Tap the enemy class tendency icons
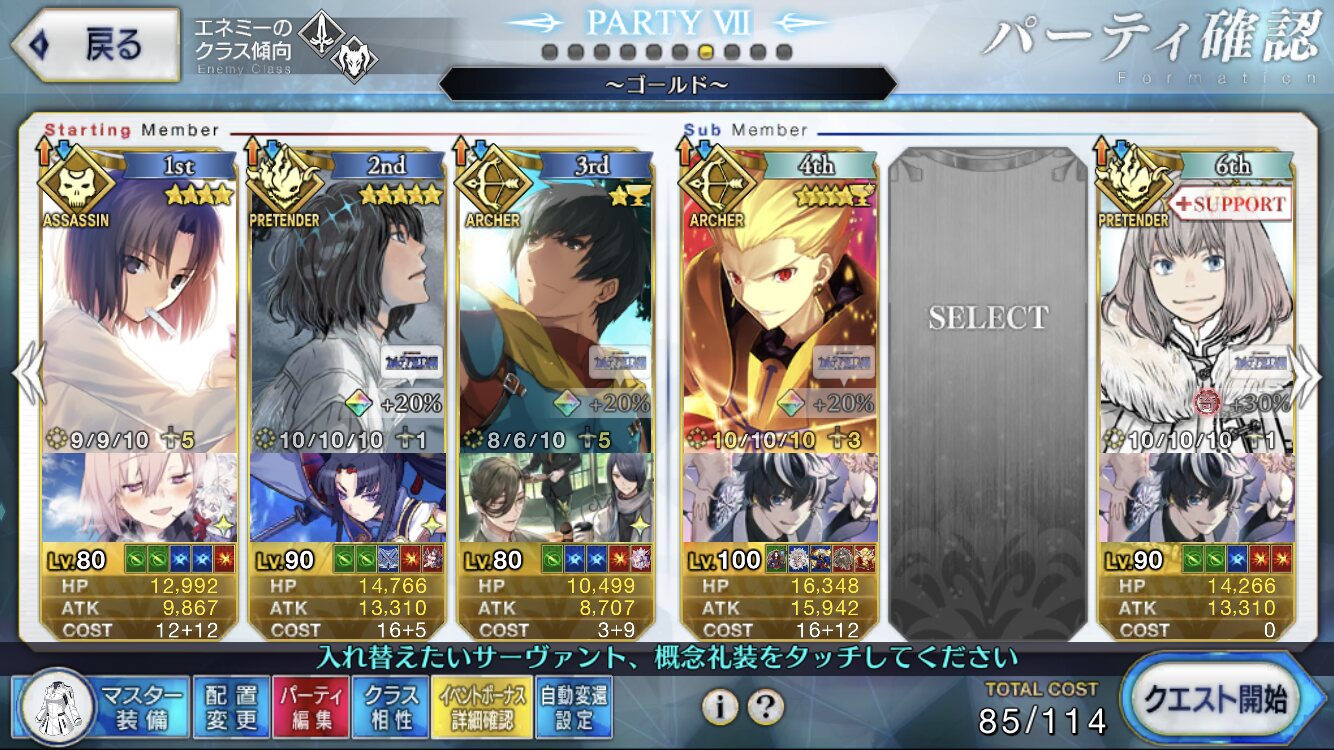The width and height of the screenshot is (1334, 750). [x=336, y=44]
